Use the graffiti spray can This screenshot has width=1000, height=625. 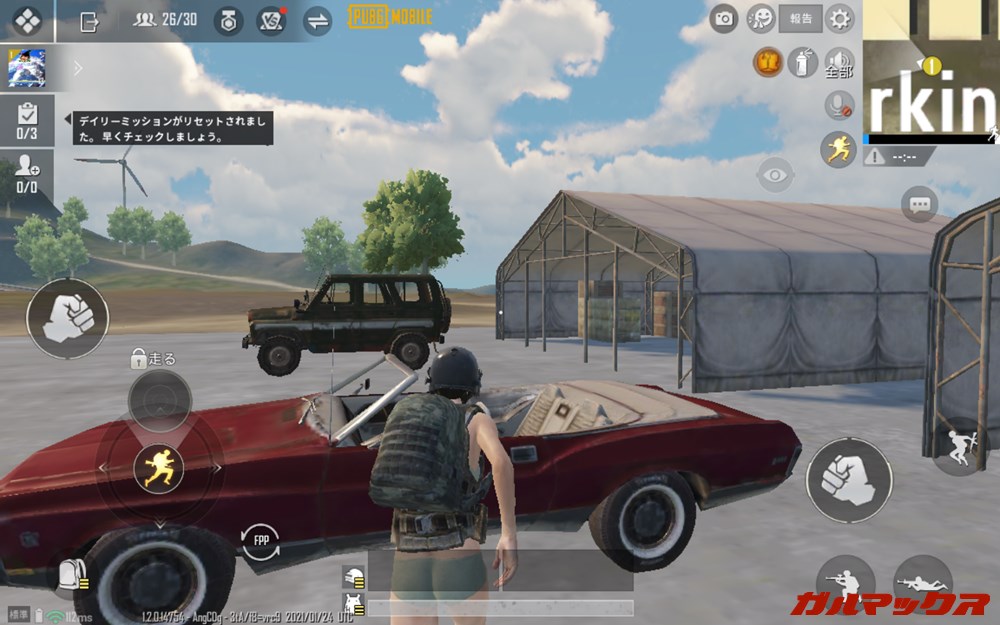click(799, 63)
